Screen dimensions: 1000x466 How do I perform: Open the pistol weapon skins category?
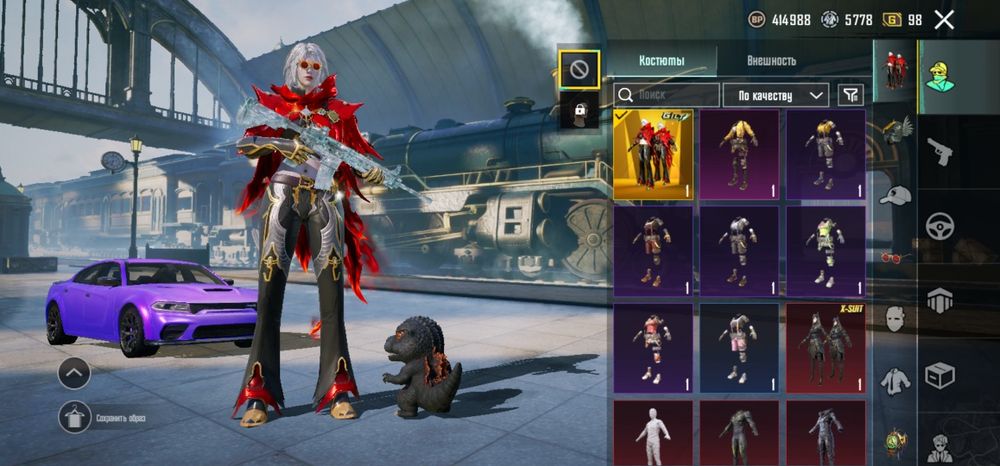pos(940,151)
